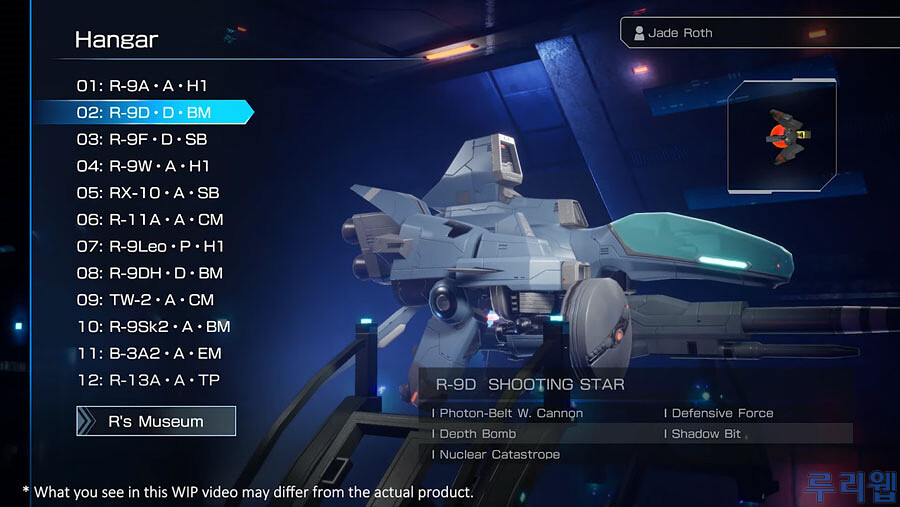
Task: Select ship 08: R-9DH
Action: point(150,273)
